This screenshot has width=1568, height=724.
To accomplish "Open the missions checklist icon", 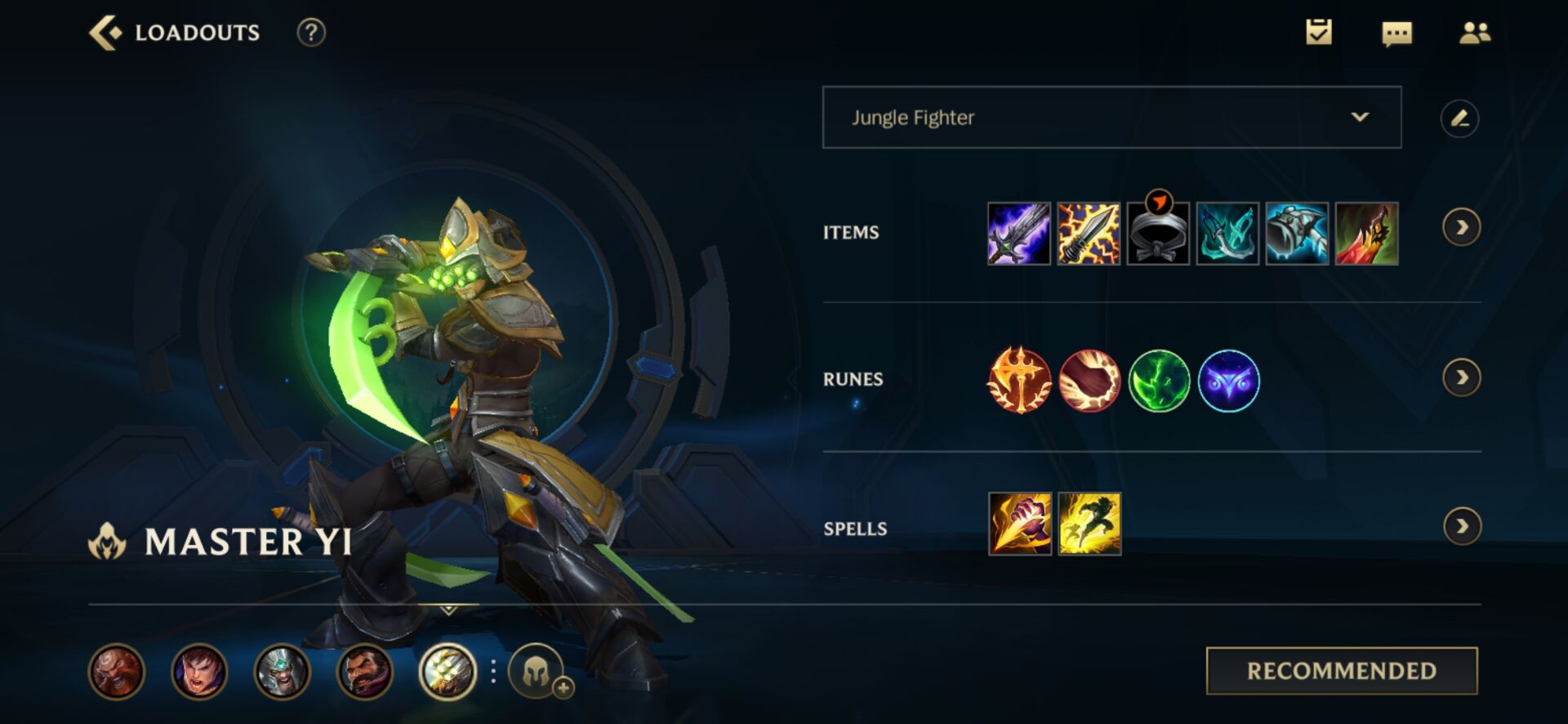I will coord(1318,33).
